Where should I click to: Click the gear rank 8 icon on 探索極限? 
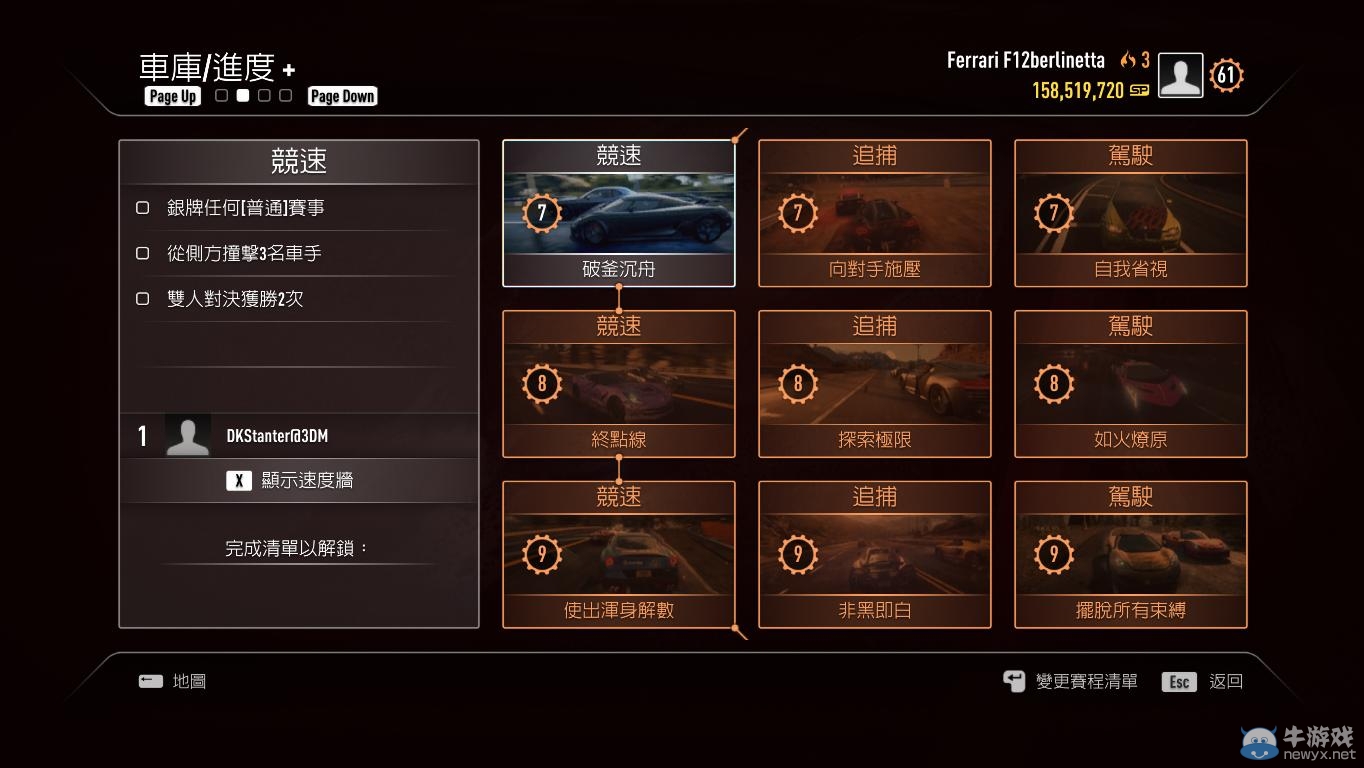(x=797, y=384)
